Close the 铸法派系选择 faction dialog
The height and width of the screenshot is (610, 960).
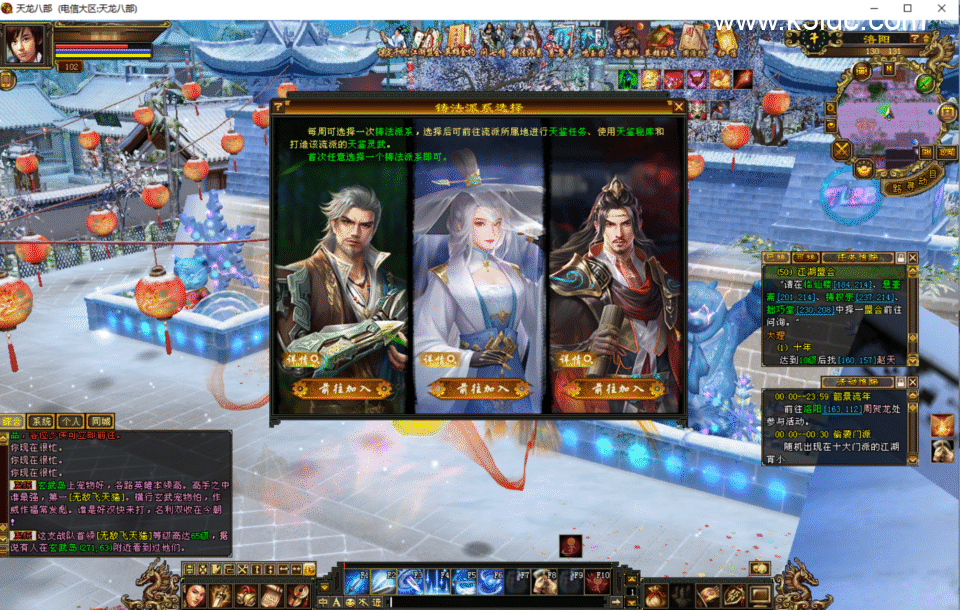[679, 107]
